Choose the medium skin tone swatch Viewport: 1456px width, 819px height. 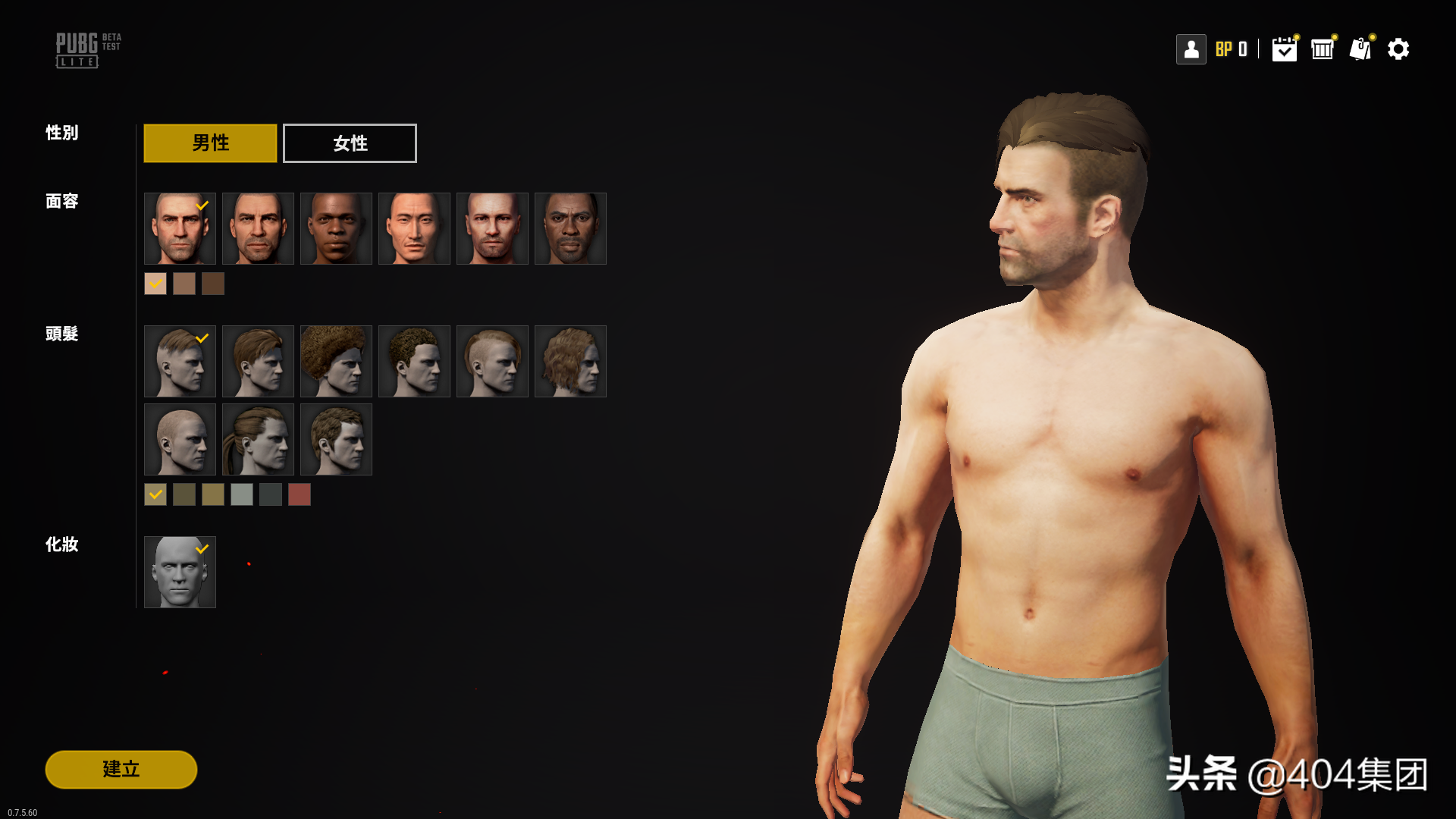[x=184, y=284]
